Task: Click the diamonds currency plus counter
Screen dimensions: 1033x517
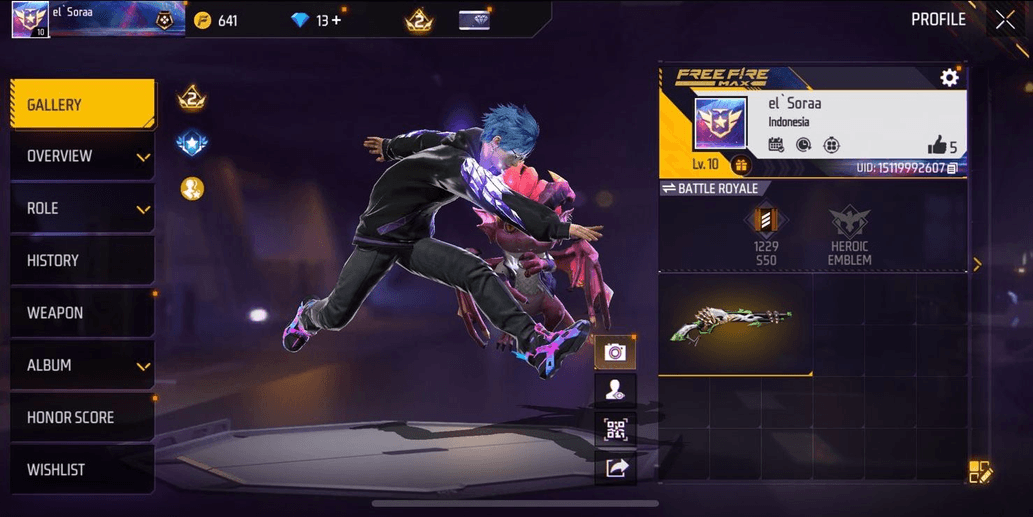Action: [317, 20]
